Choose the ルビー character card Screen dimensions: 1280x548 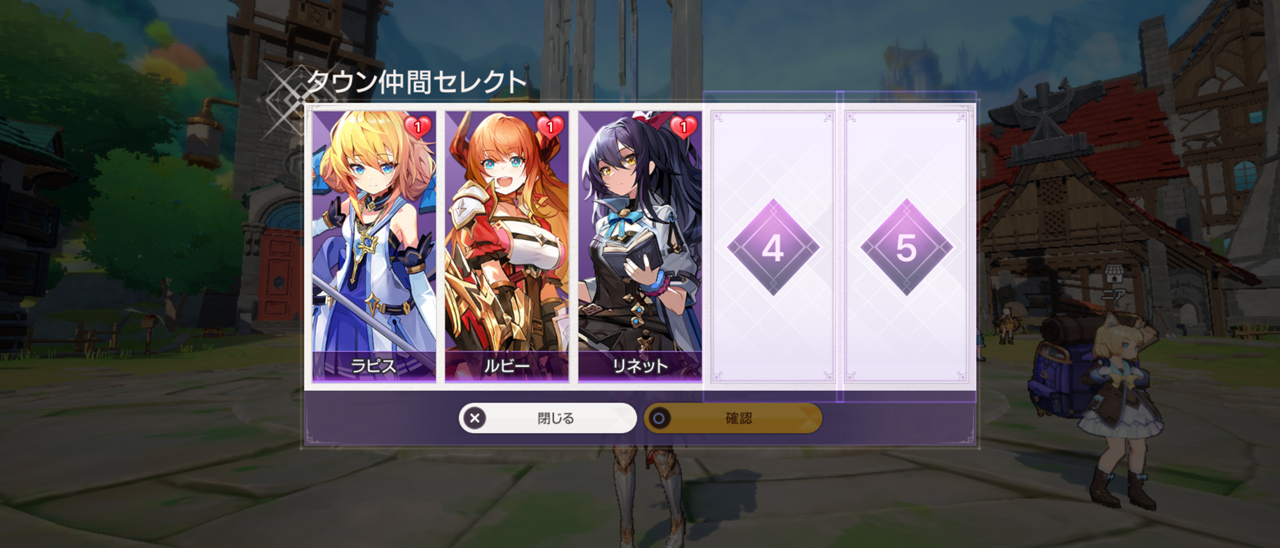click(x=507, y=246)
